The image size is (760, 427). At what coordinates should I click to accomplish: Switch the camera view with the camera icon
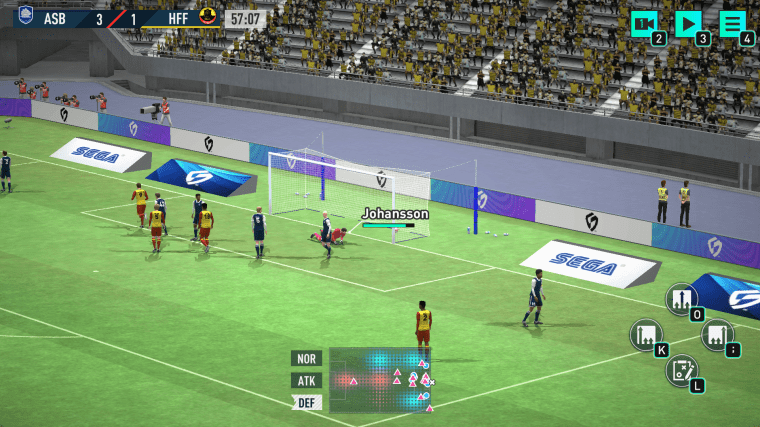coord(645,24)
